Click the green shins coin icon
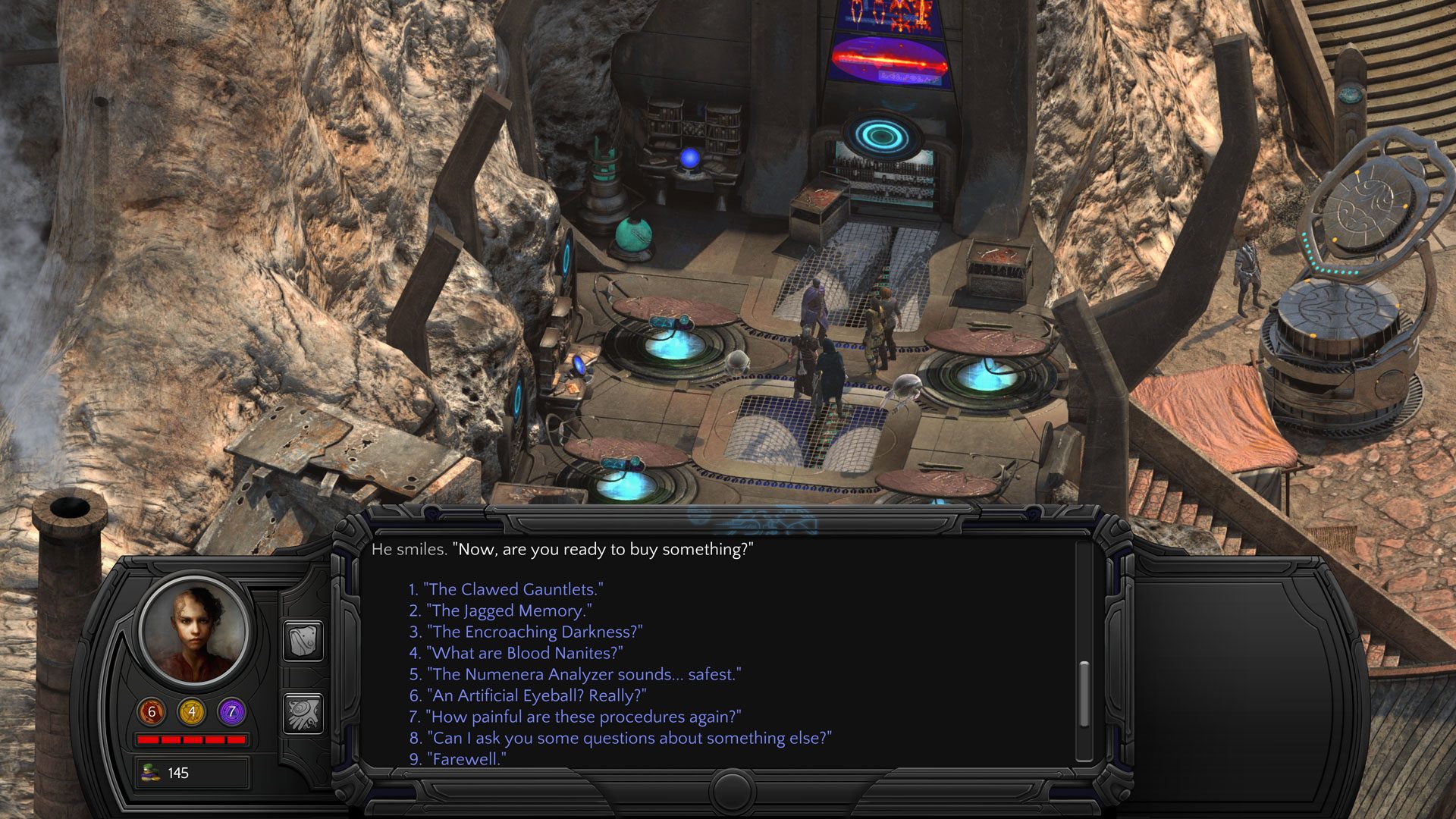The image size is (1456, 819). 149,771
